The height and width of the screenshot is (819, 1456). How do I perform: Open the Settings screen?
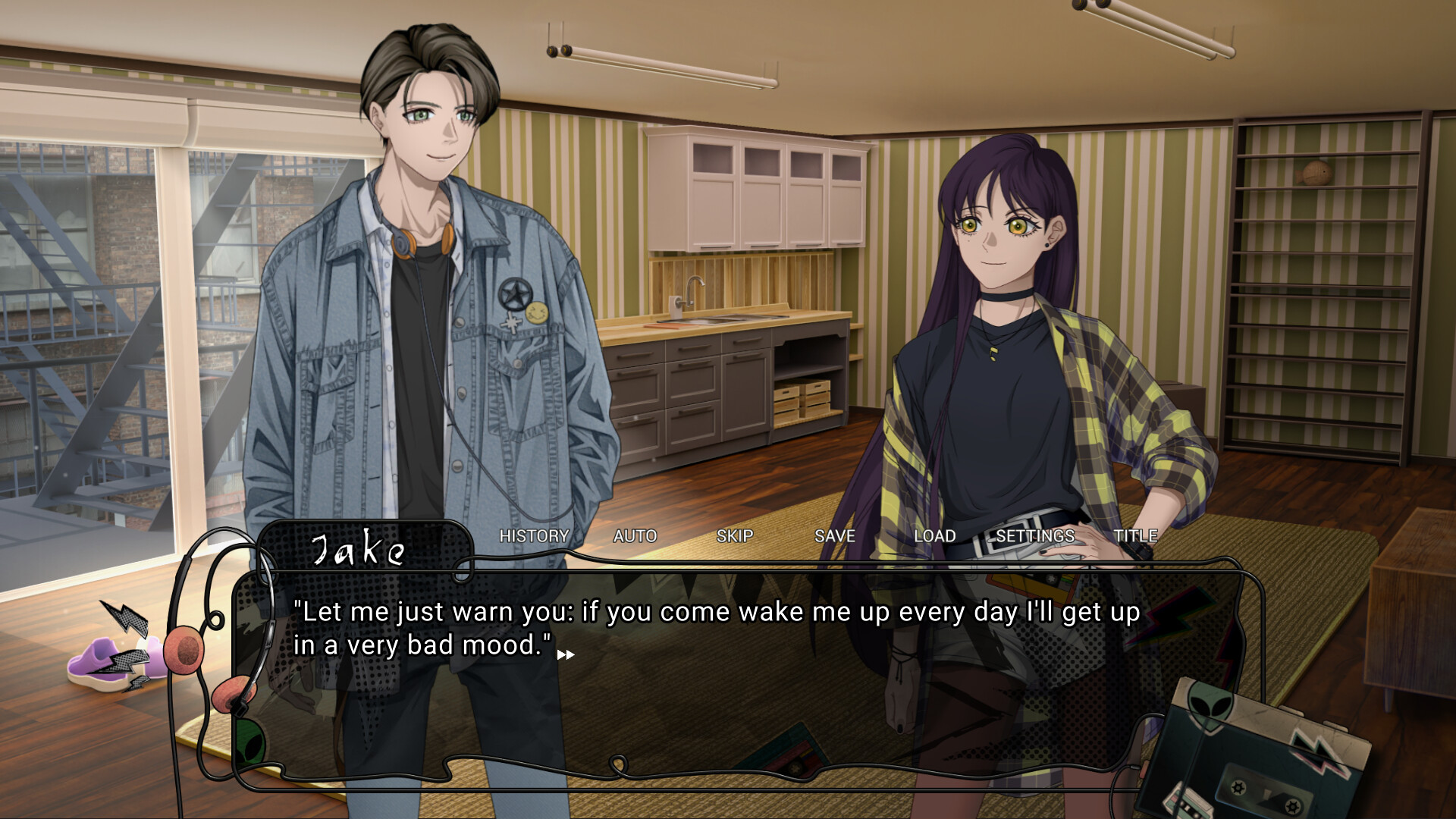[x=1035, y=536]
